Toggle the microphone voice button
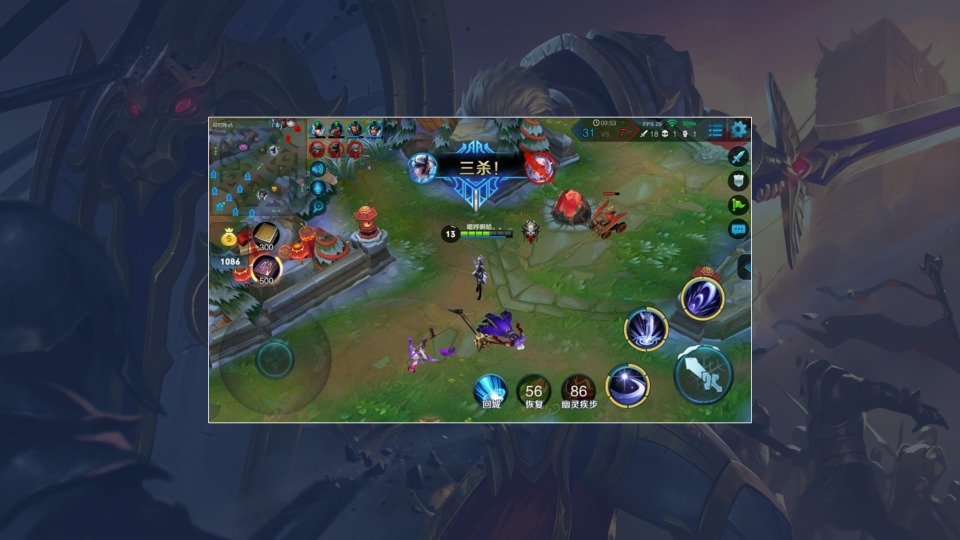The height and width of the screenshot is (540, 960). pos(318,188)
